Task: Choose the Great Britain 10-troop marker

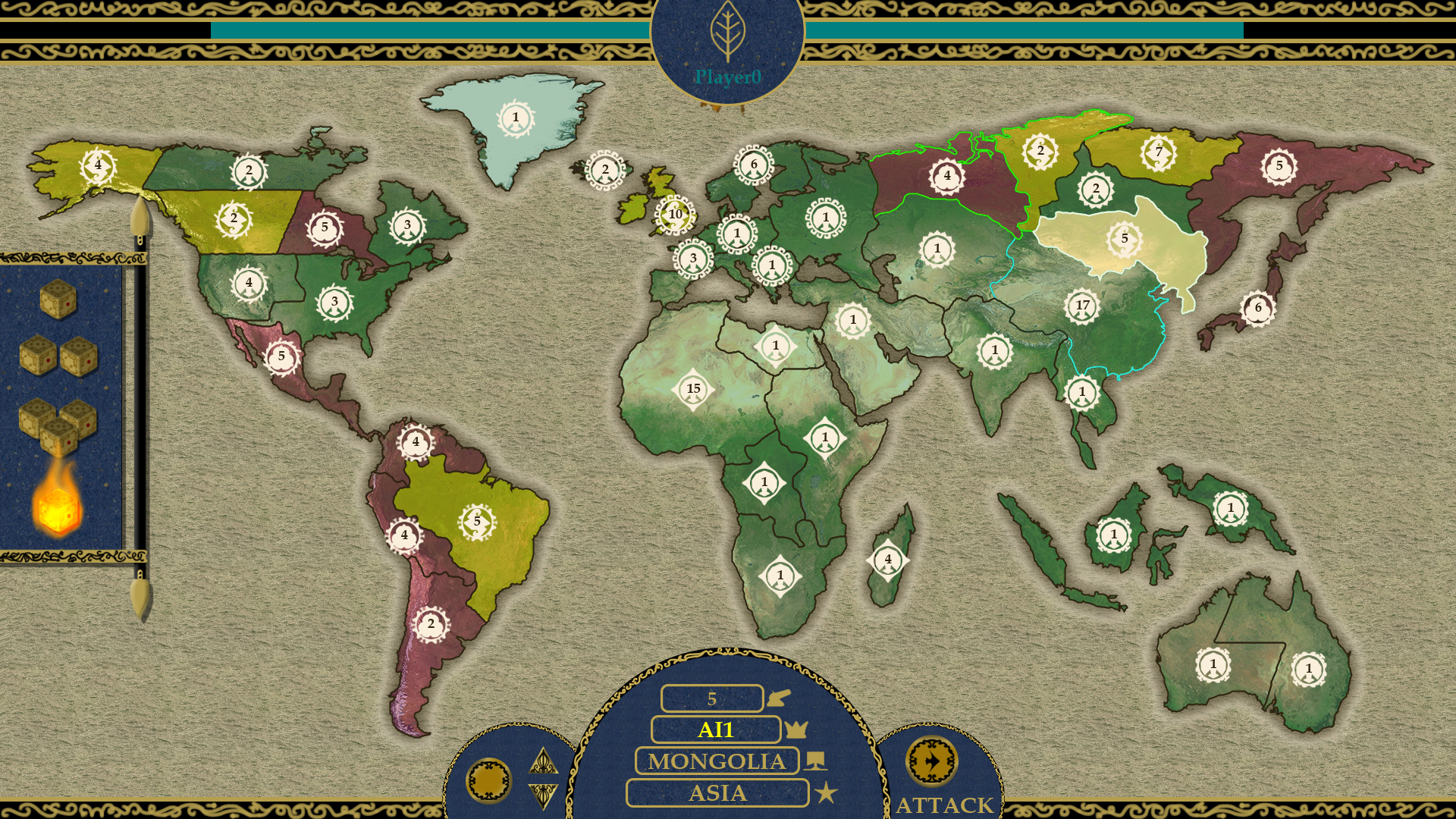Action: pyautogui.click(x=675, y=215)
